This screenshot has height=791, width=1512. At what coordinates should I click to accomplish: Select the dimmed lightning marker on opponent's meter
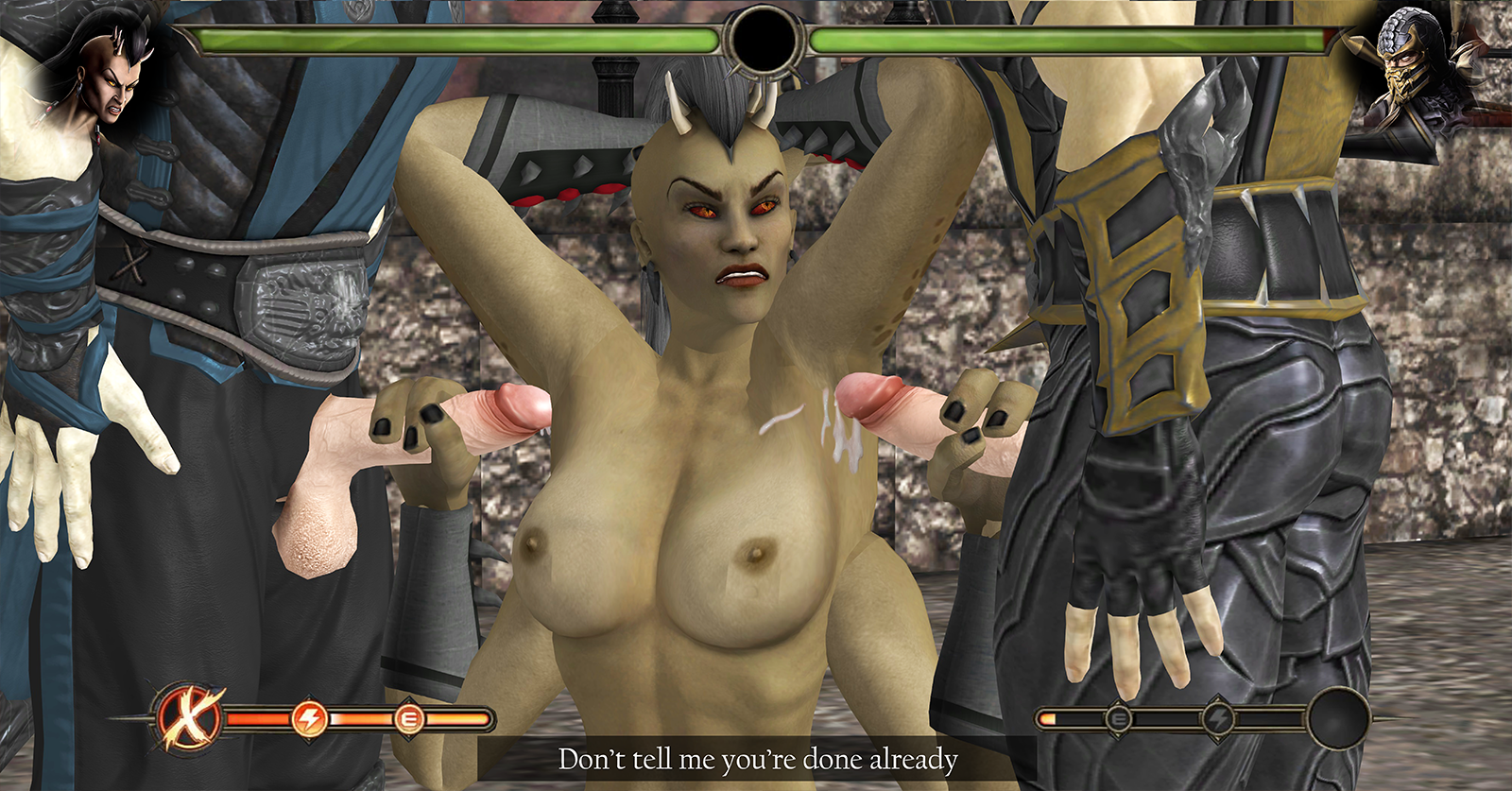1218,719
